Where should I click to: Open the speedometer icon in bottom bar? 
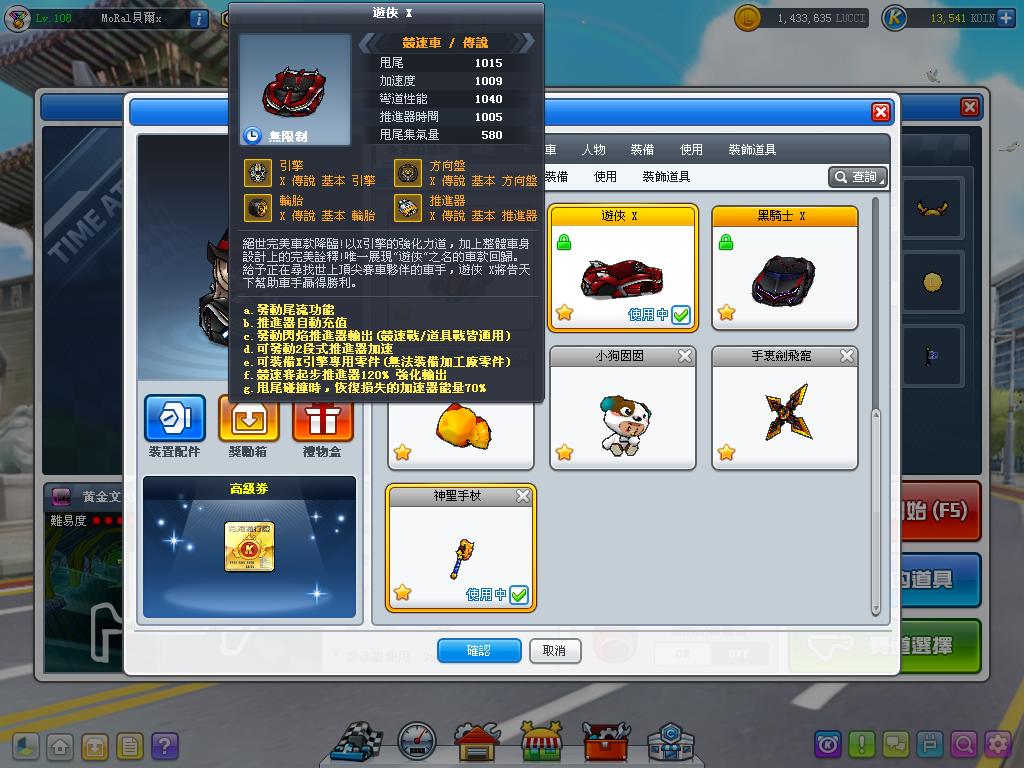click(x=416, y=741)
